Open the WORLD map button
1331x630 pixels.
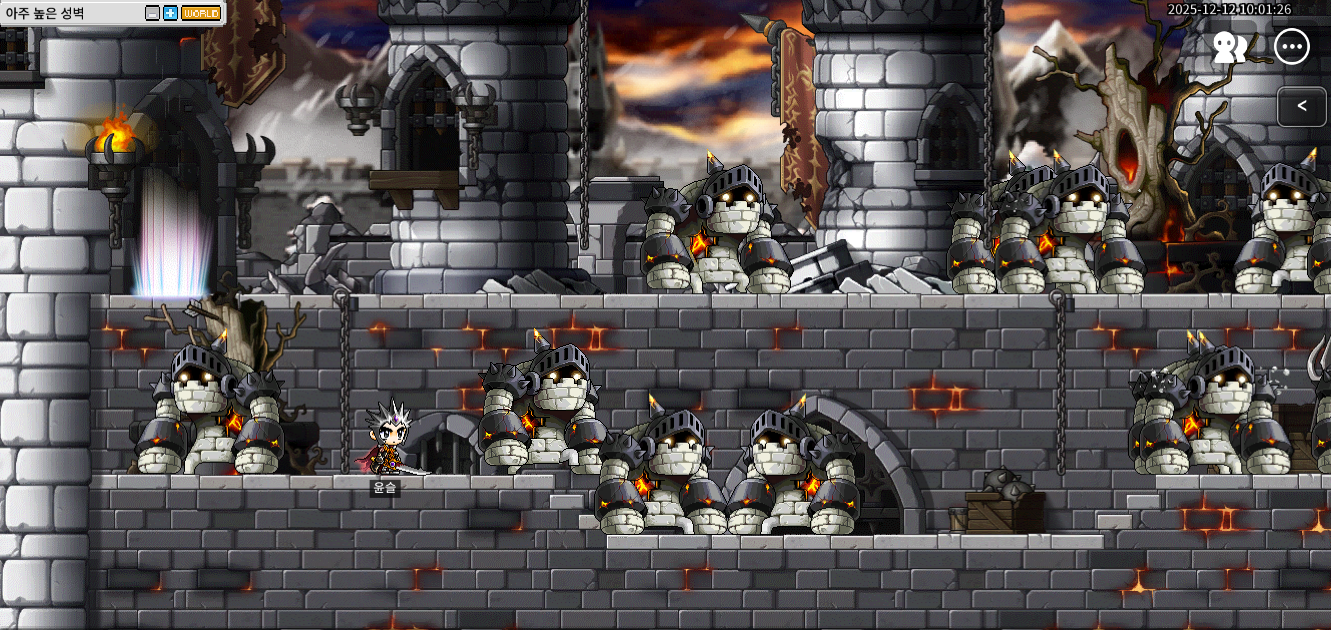(x=201, y=13)
